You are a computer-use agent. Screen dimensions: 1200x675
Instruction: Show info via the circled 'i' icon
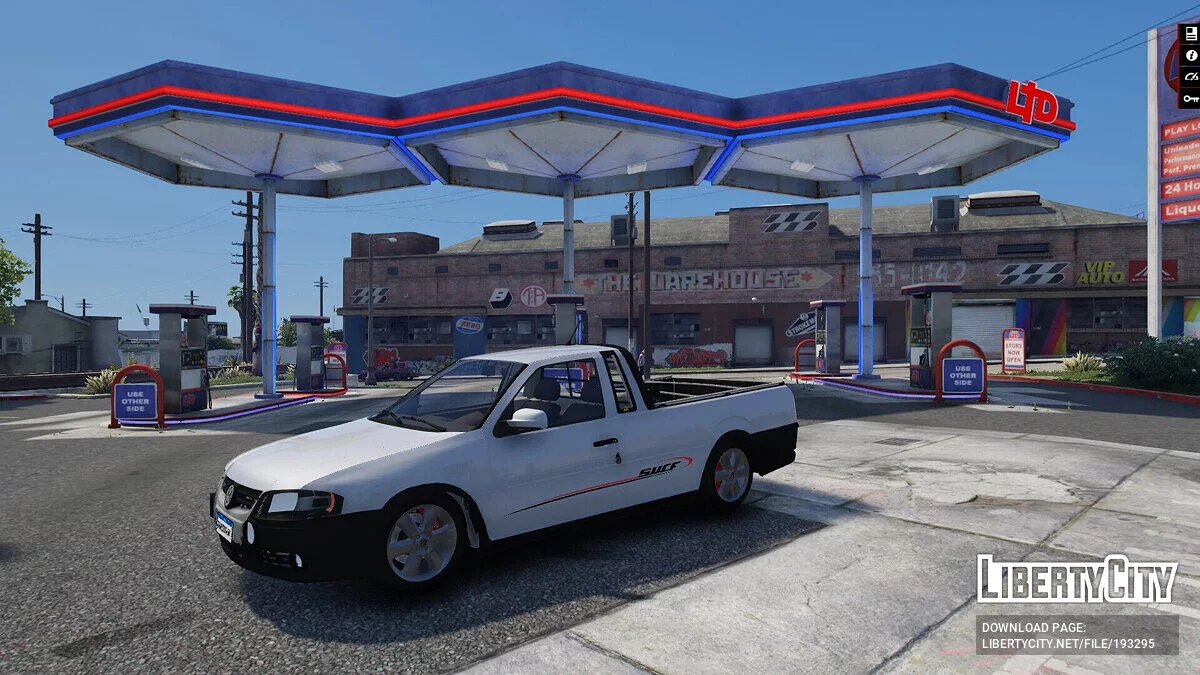[1190, 55]
